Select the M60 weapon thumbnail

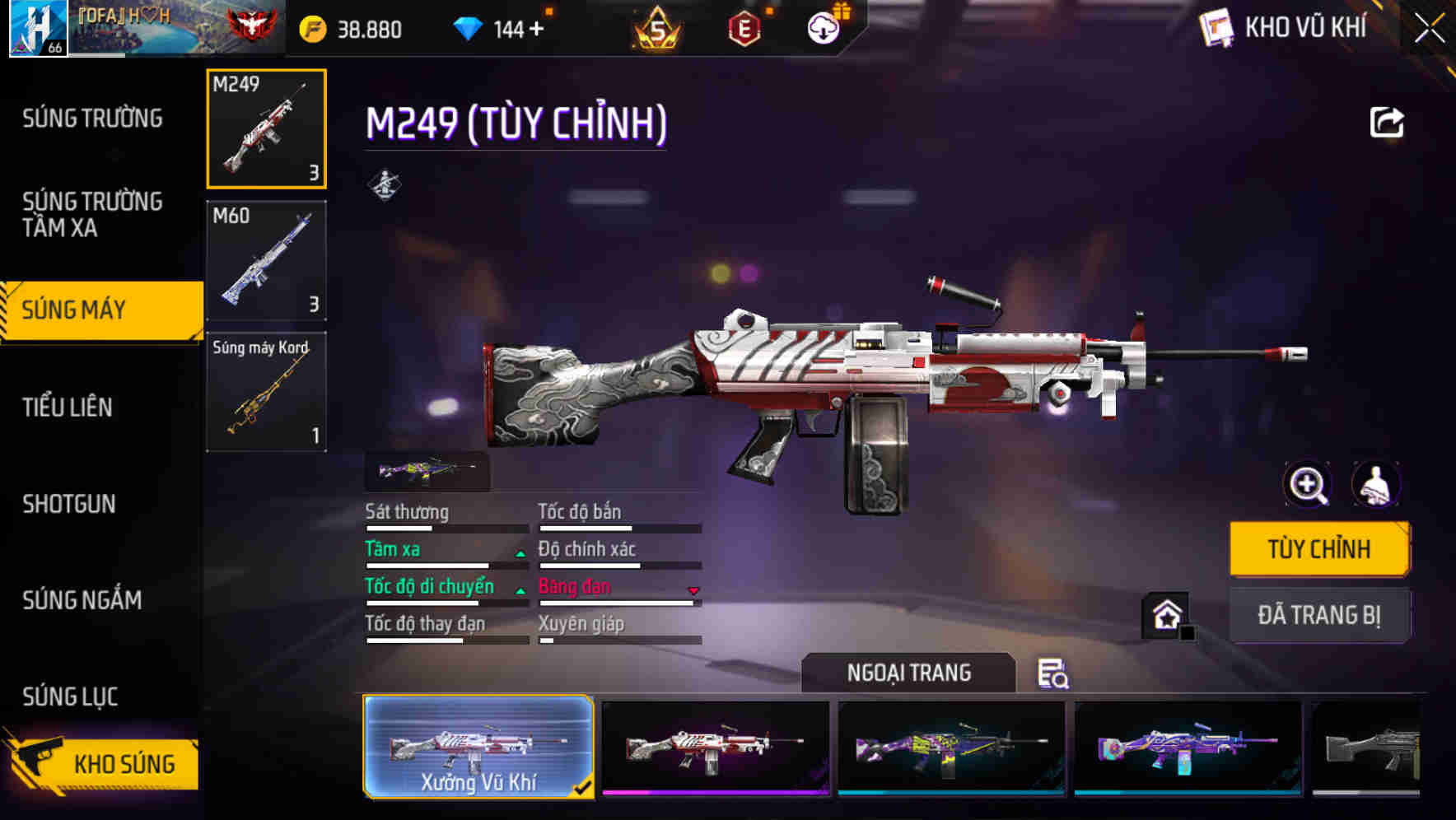[265, 259]
